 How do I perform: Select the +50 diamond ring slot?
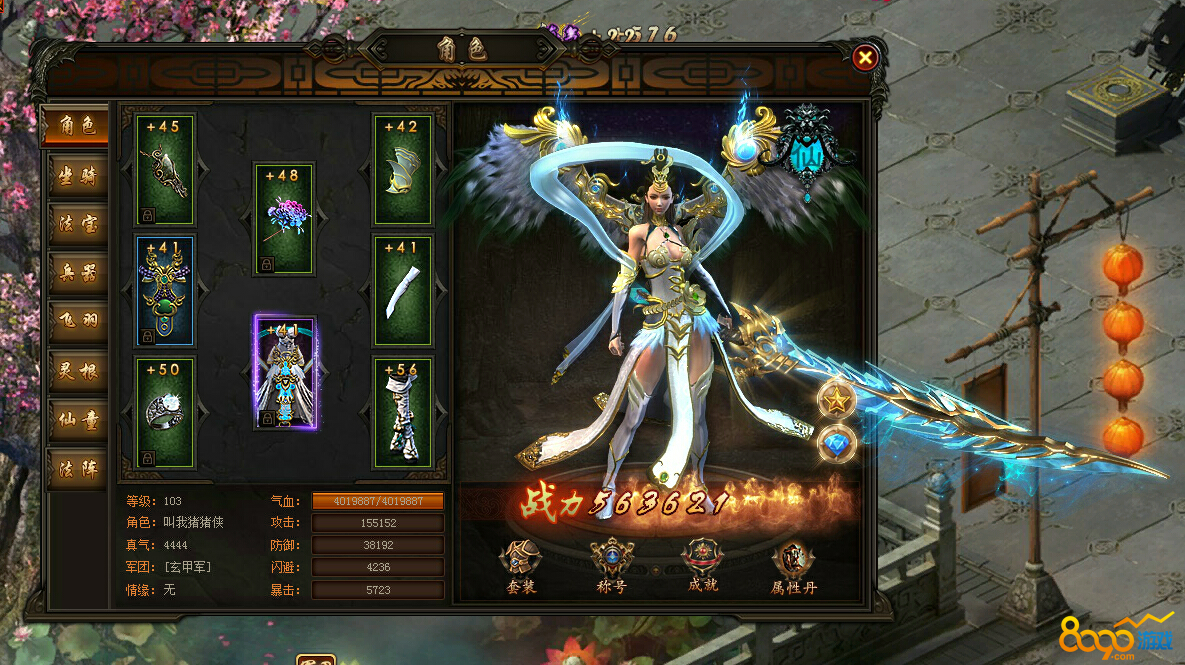coord(165,412)
